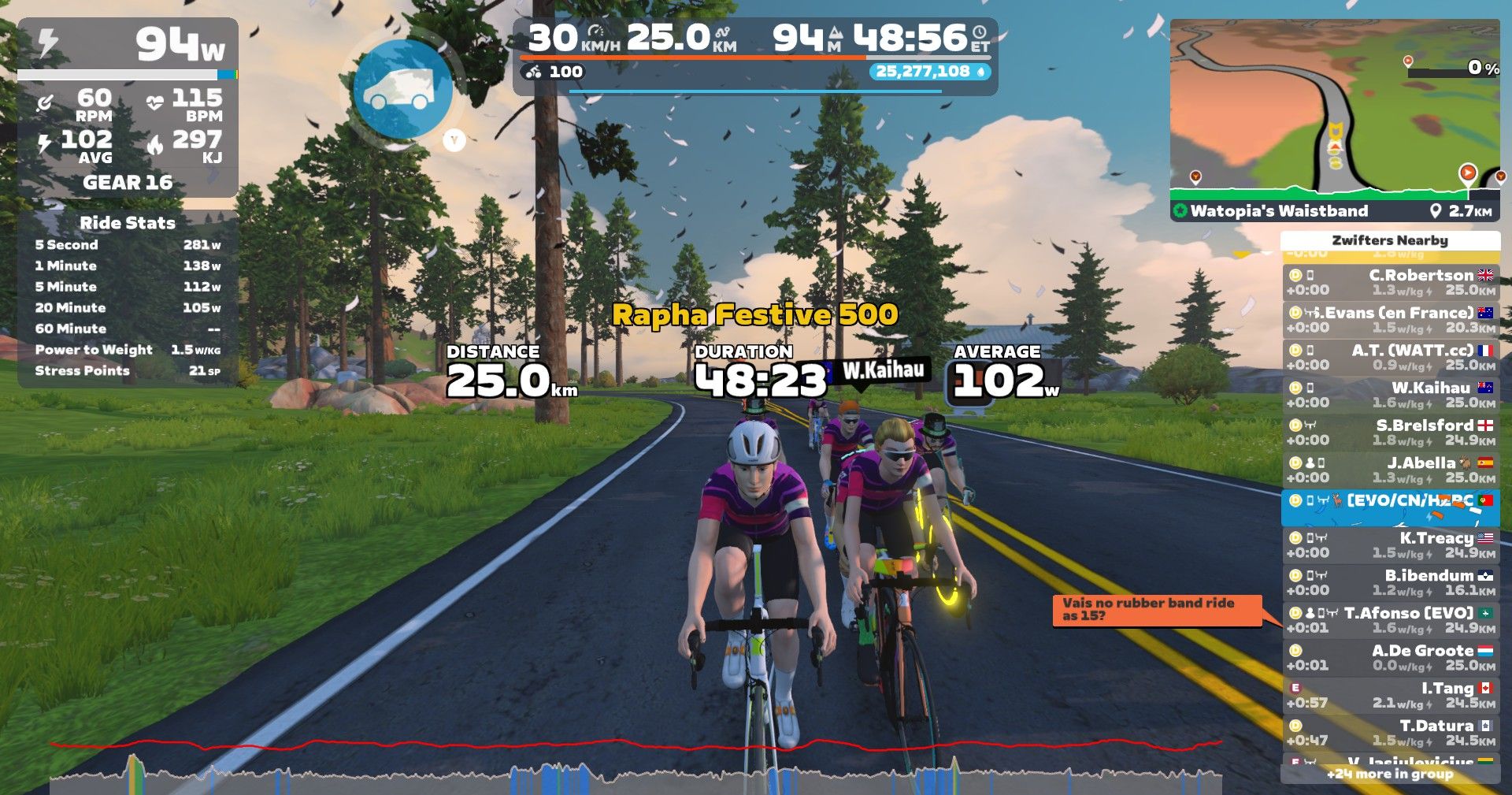Select C.Robertson in Zwifters Nearby

[x=1391, y=282]
